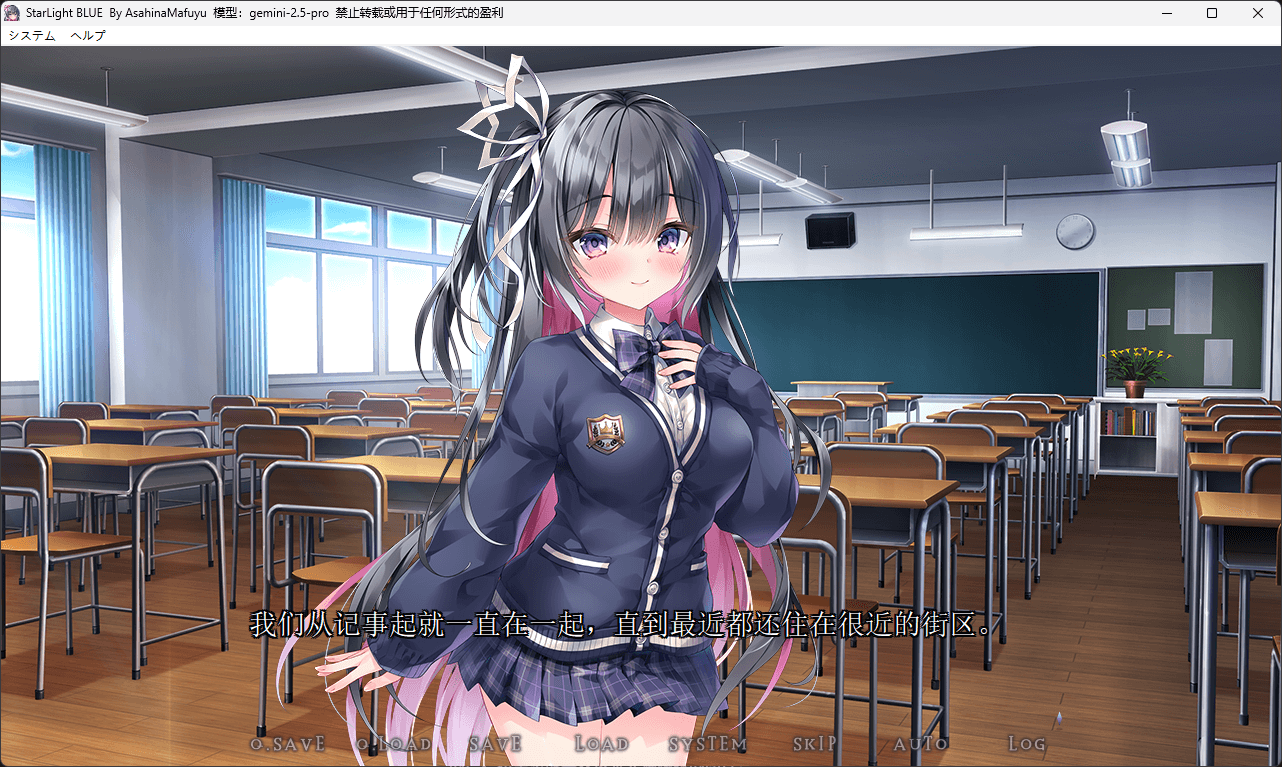1282x767 pixels.
Task: Turn on AUTO reading mode
Action: [921, 743]
